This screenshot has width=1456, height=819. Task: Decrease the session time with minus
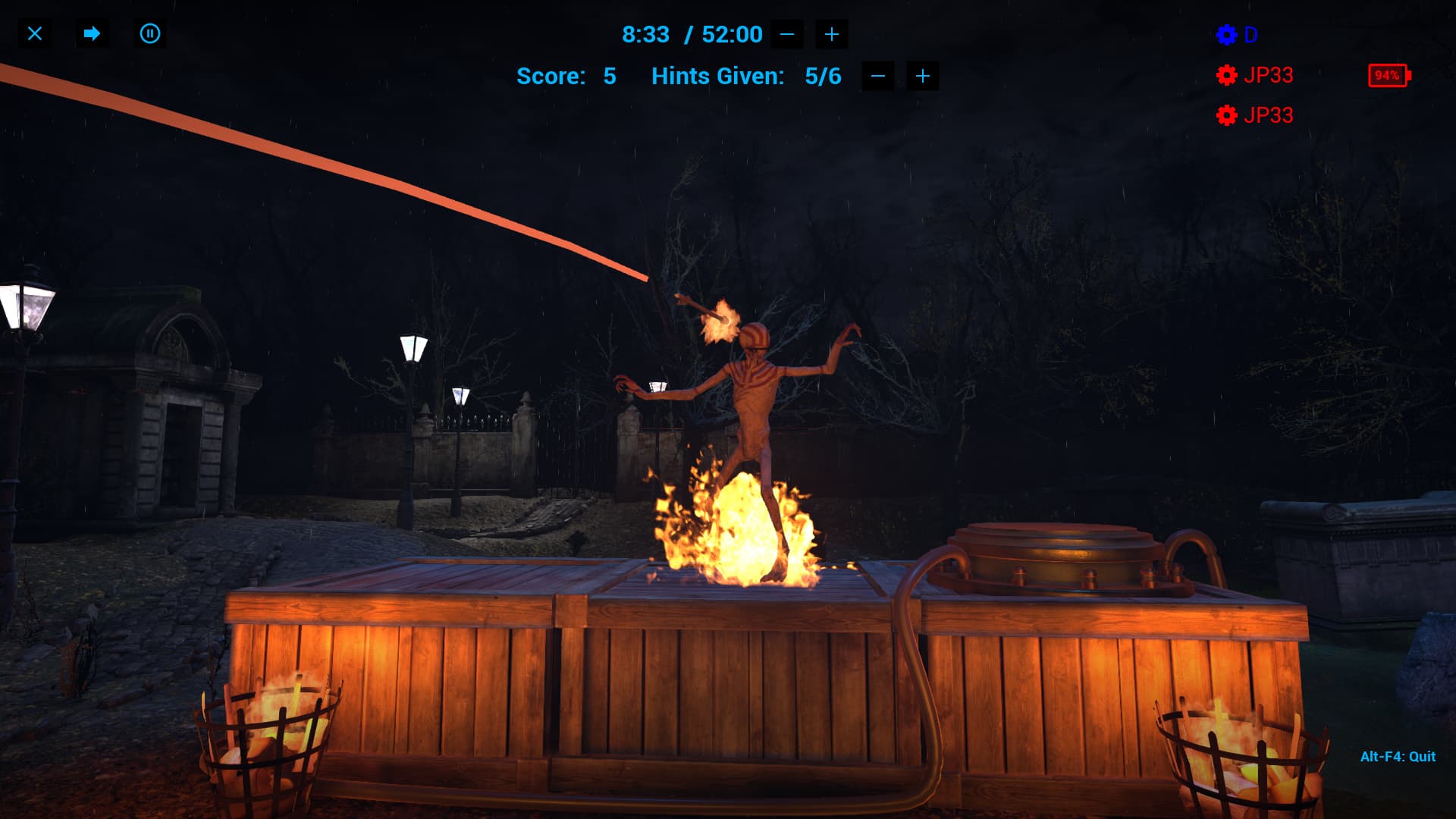[786, 34]
